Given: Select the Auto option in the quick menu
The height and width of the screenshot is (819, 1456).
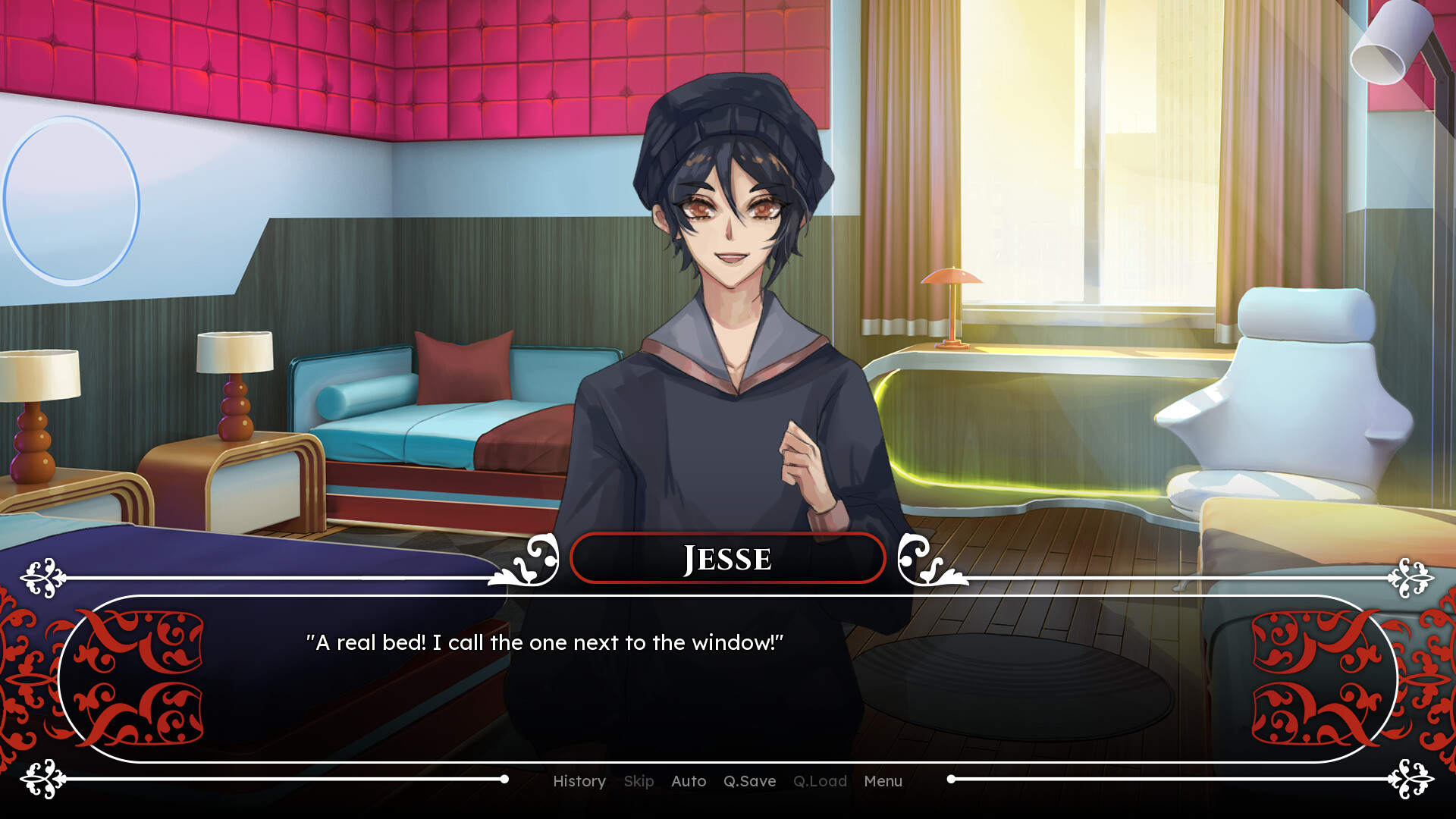Looking at the screenshot, I should (688, 781).
